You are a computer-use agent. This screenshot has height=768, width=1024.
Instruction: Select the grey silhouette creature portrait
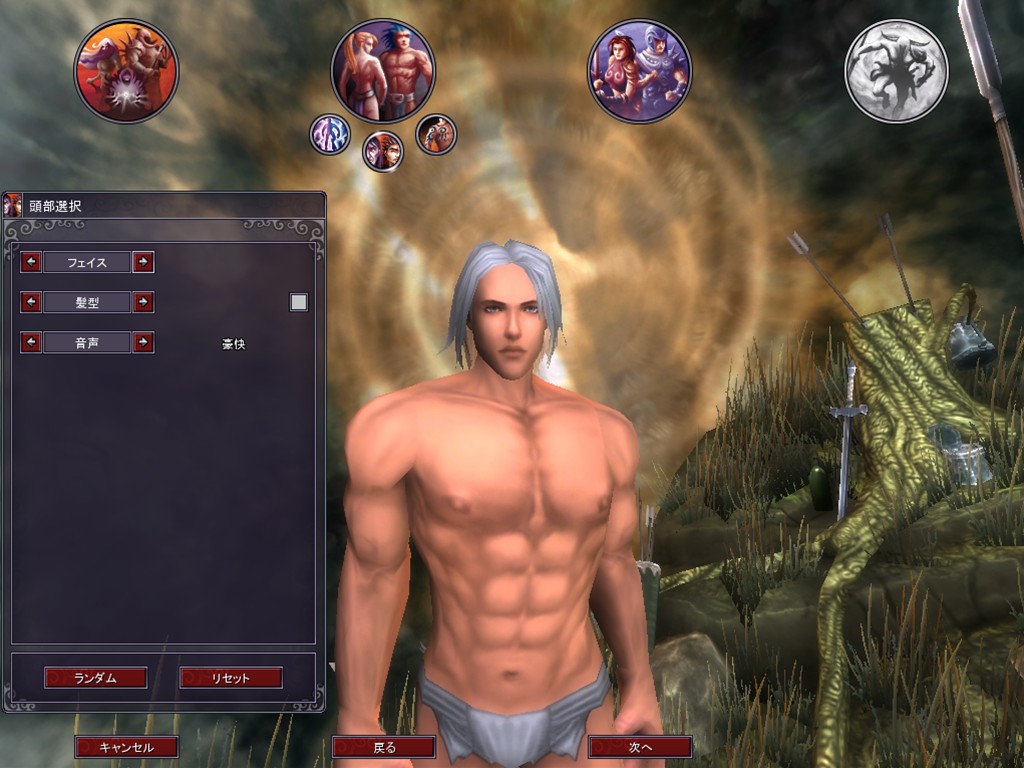coord(896,71)
